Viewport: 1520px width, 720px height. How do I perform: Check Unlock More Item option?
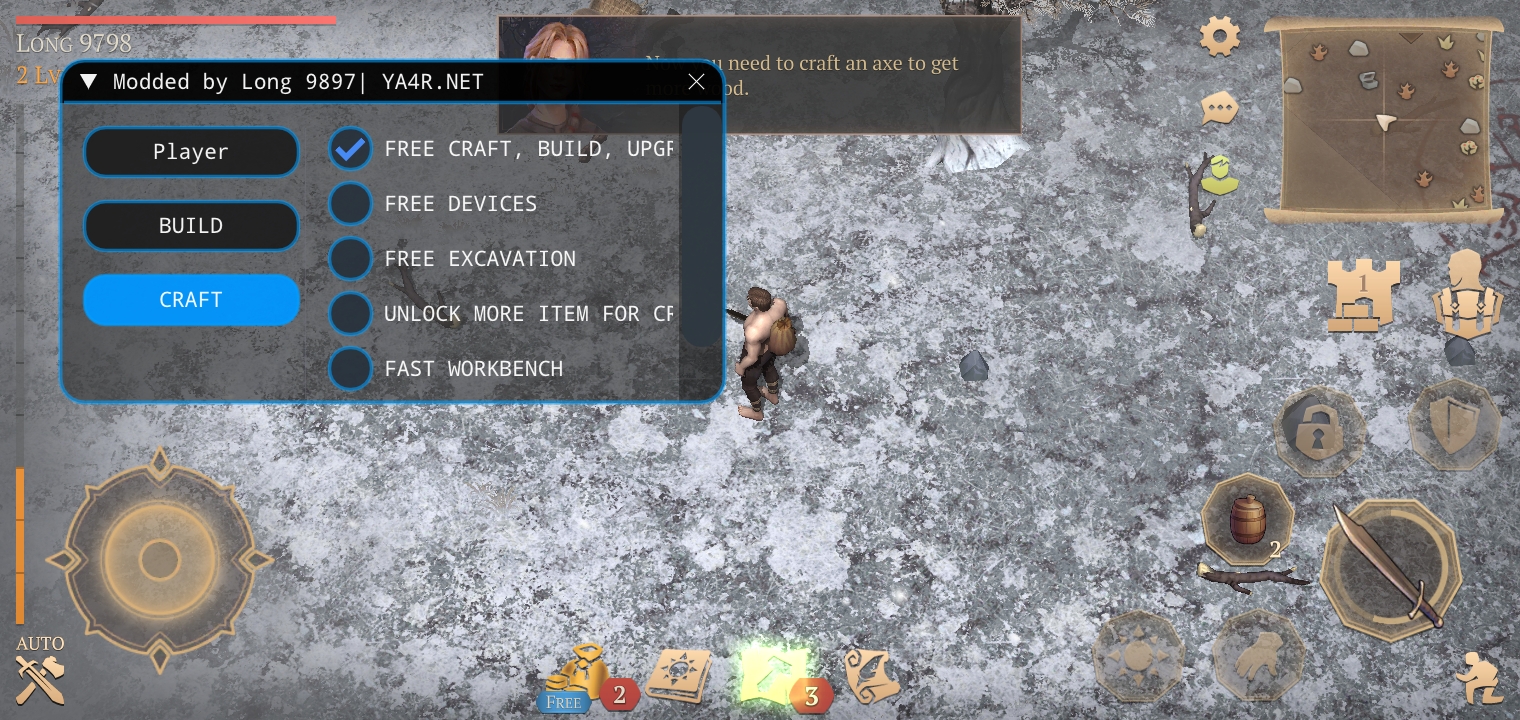pyautogui.click(x=350, y=314)
